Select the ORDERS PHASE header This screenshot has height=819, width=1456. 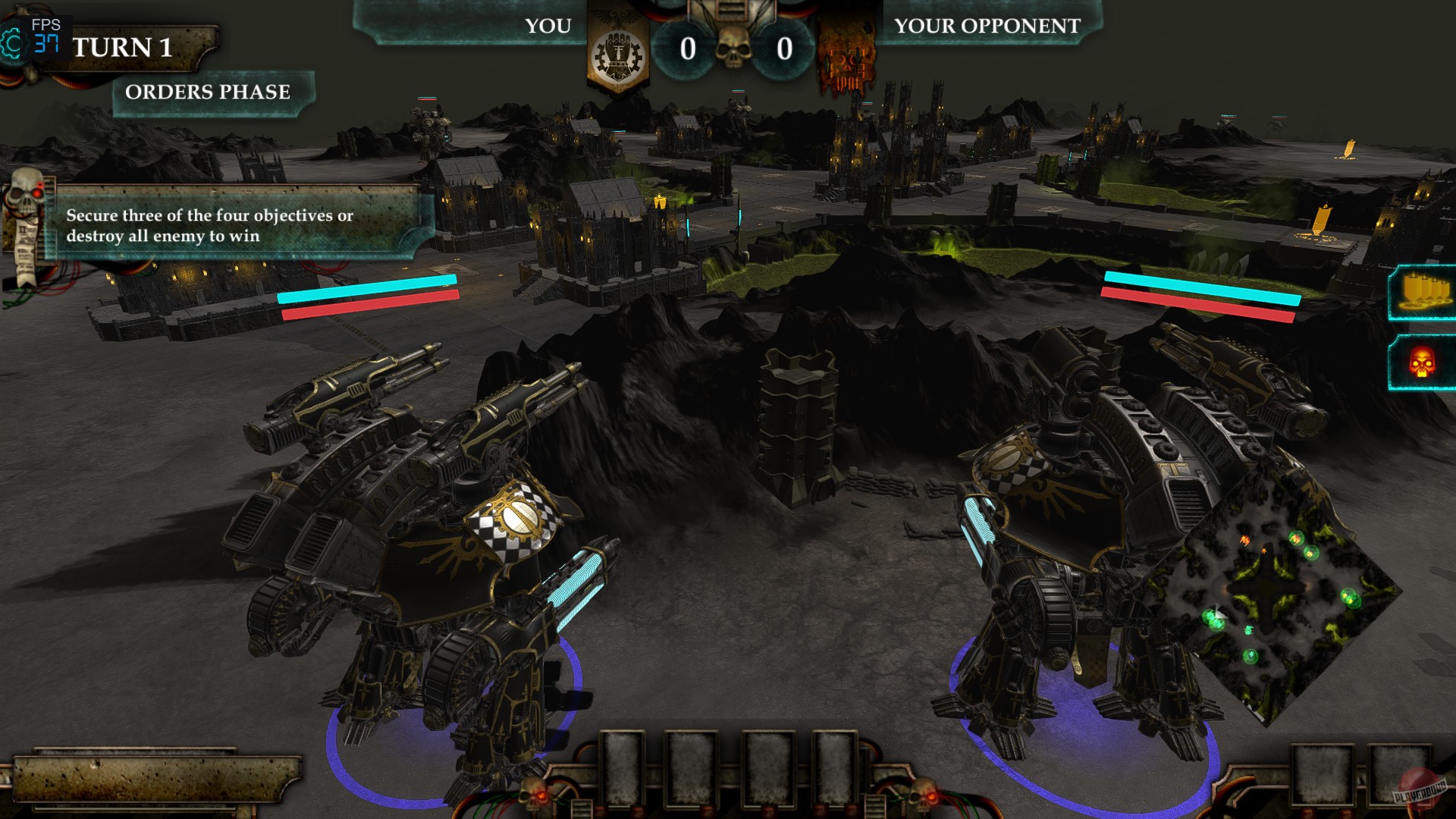208,92
